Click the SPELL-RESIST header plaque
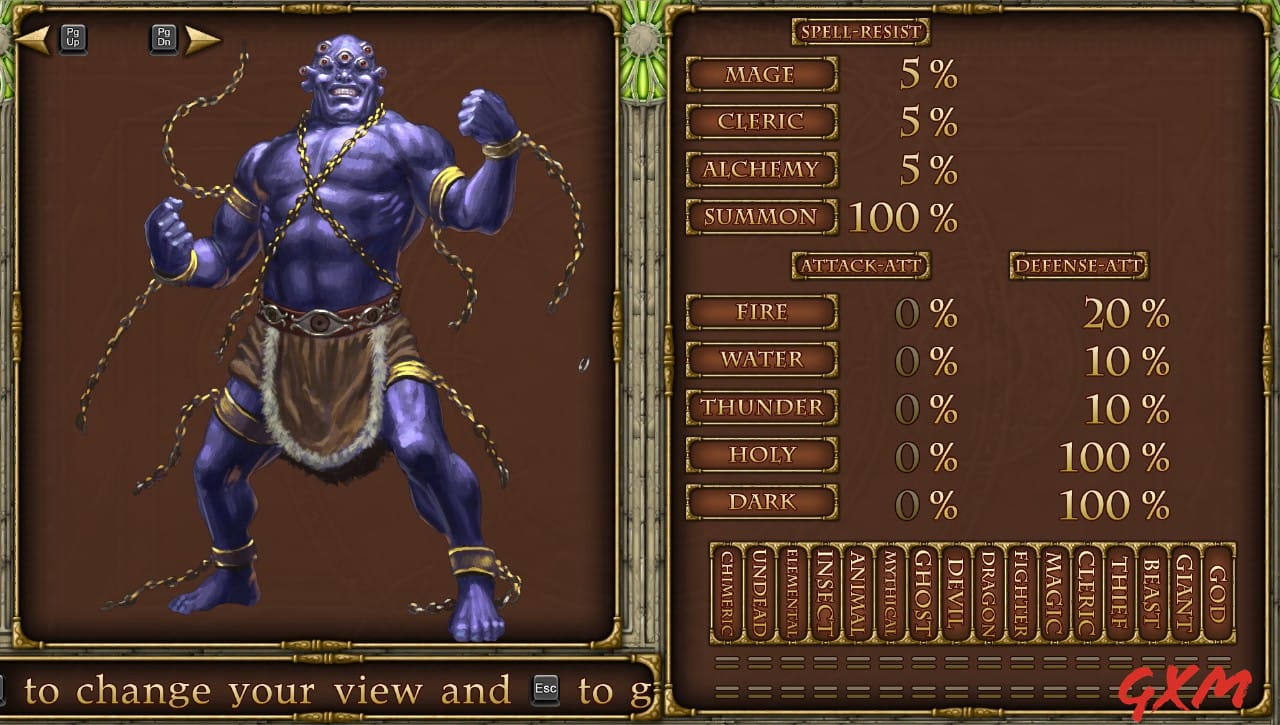 pyautogui.click(x=861, y=31)
